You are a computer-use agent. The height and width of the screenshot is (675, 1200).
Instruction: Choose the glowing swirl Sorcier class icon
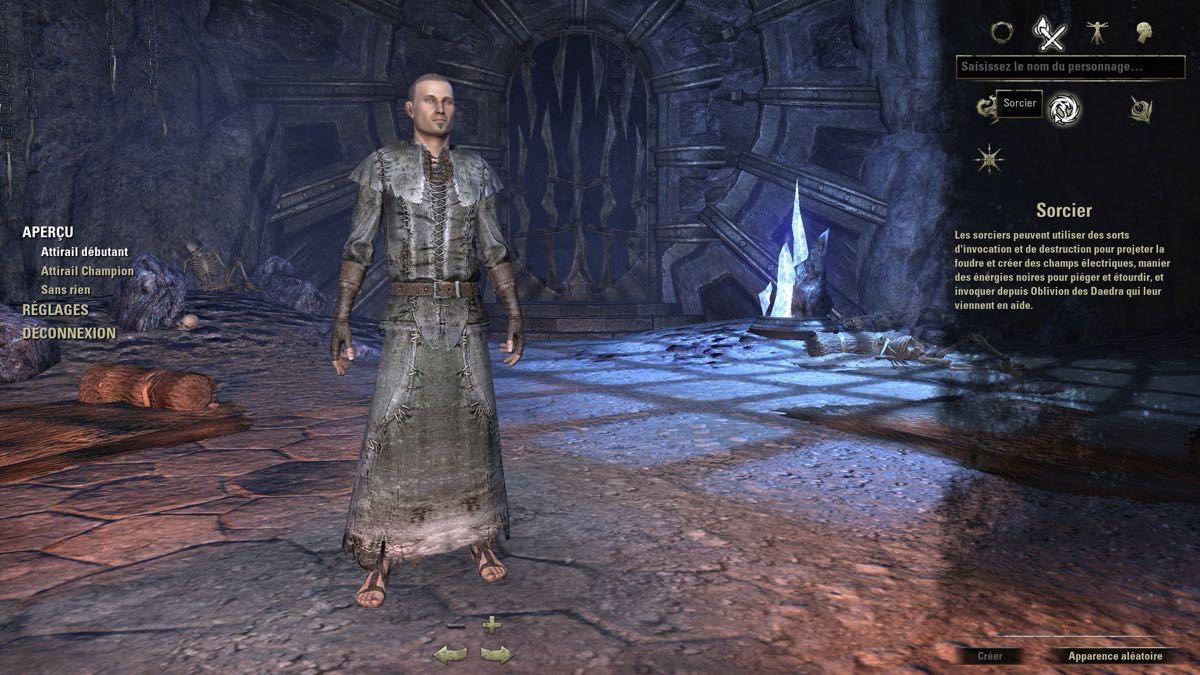[1063, 108]
